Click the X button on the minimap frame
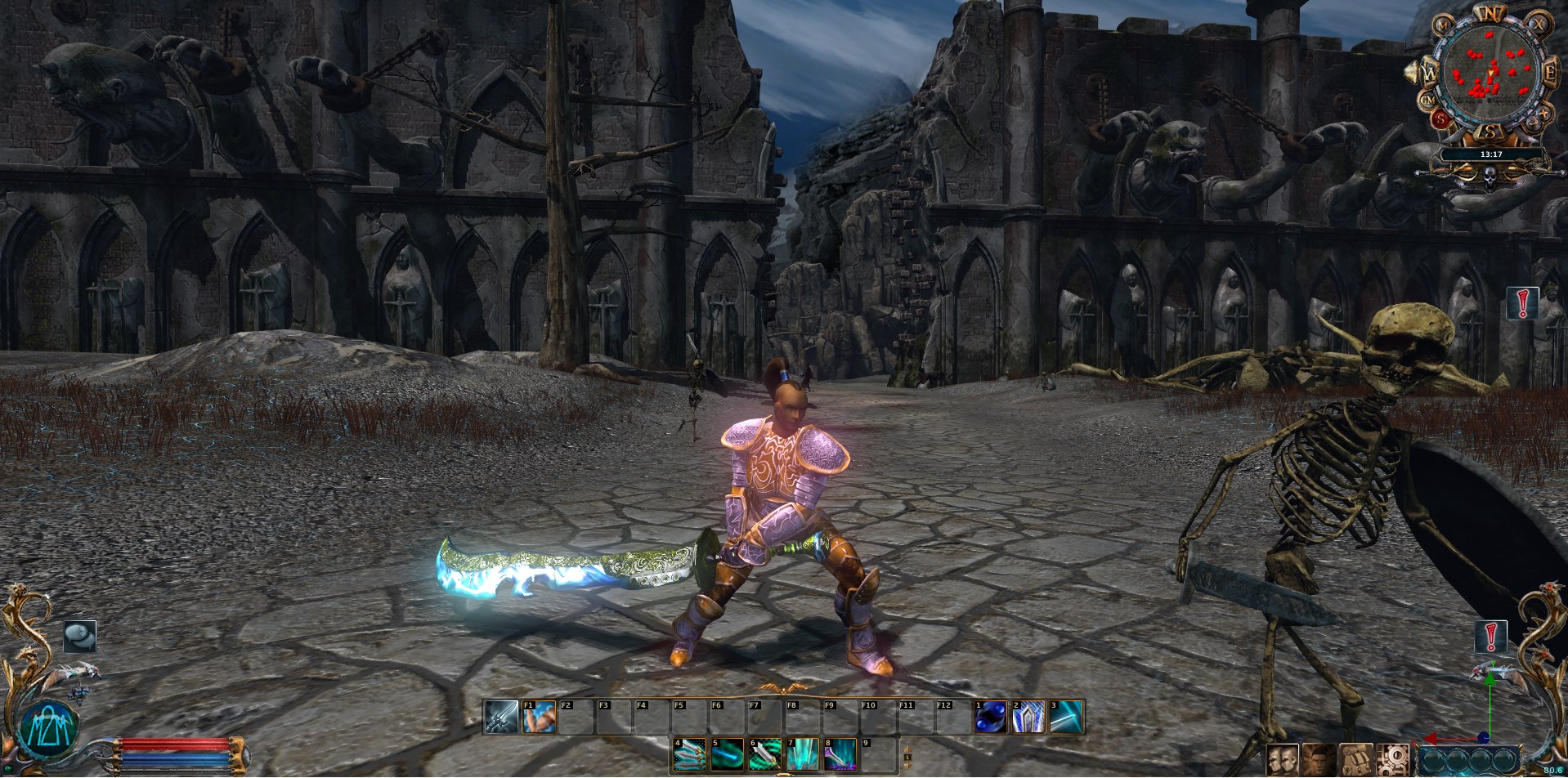The image size is (1568, 778). tap(1539, 25)
